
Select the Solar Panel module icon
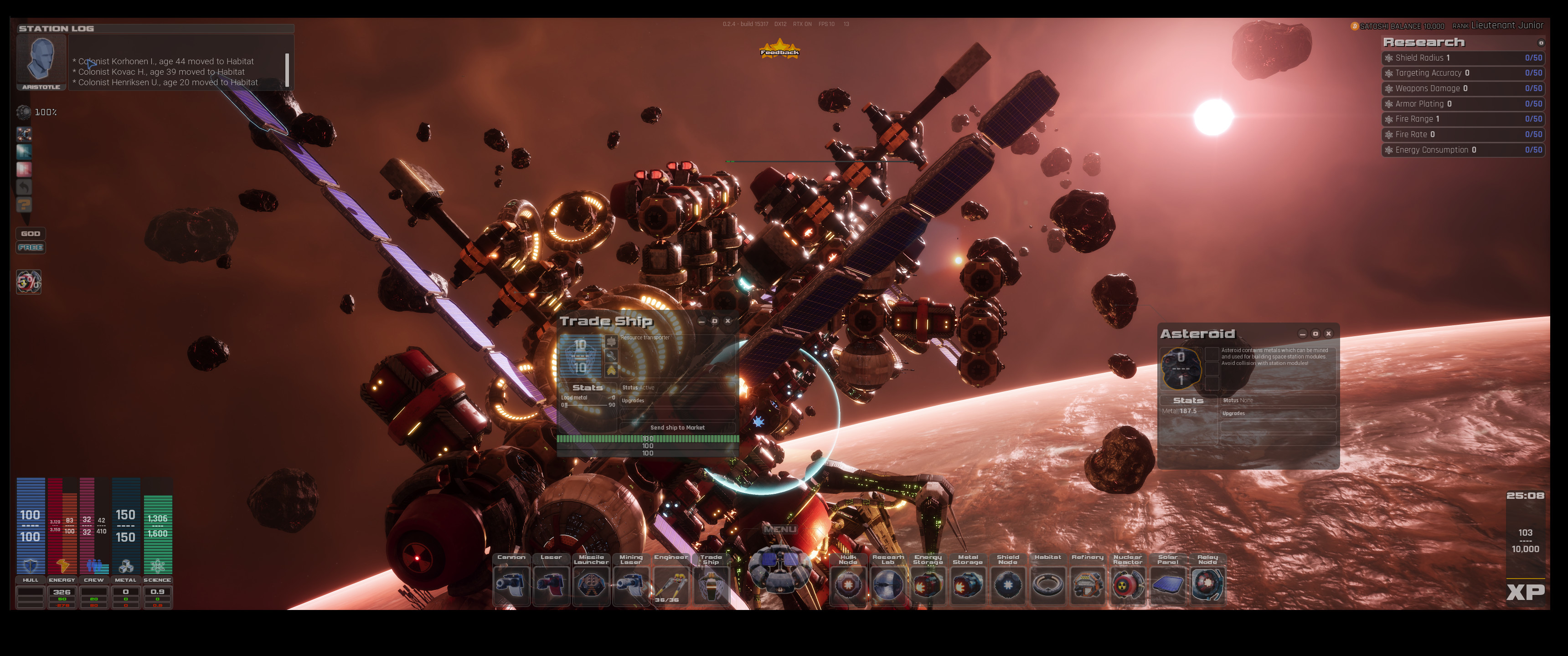[x=1168, y=585]
